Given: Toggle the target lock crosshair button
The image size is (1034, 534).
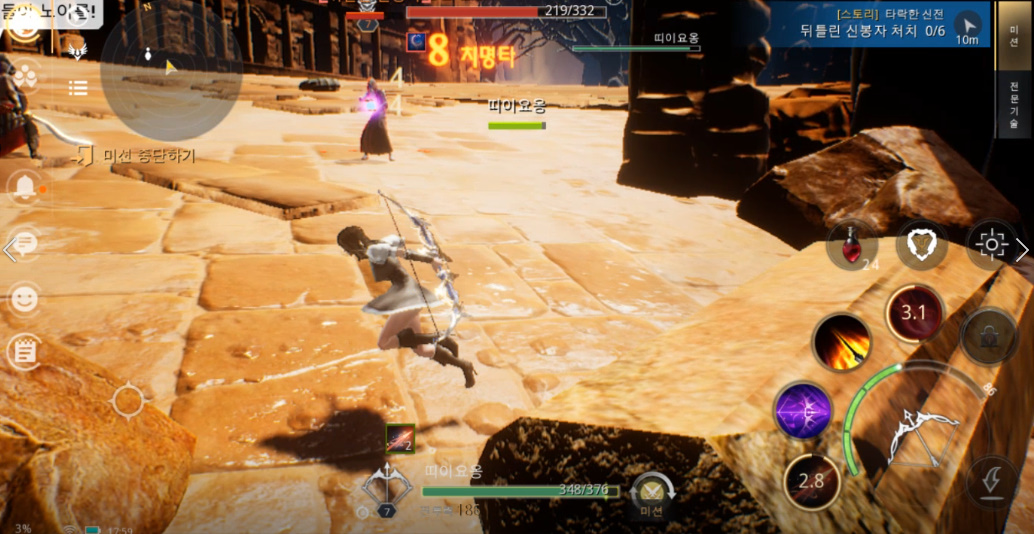Looking at the screenshot, I should pyautogui.click(x=990, y=244).
